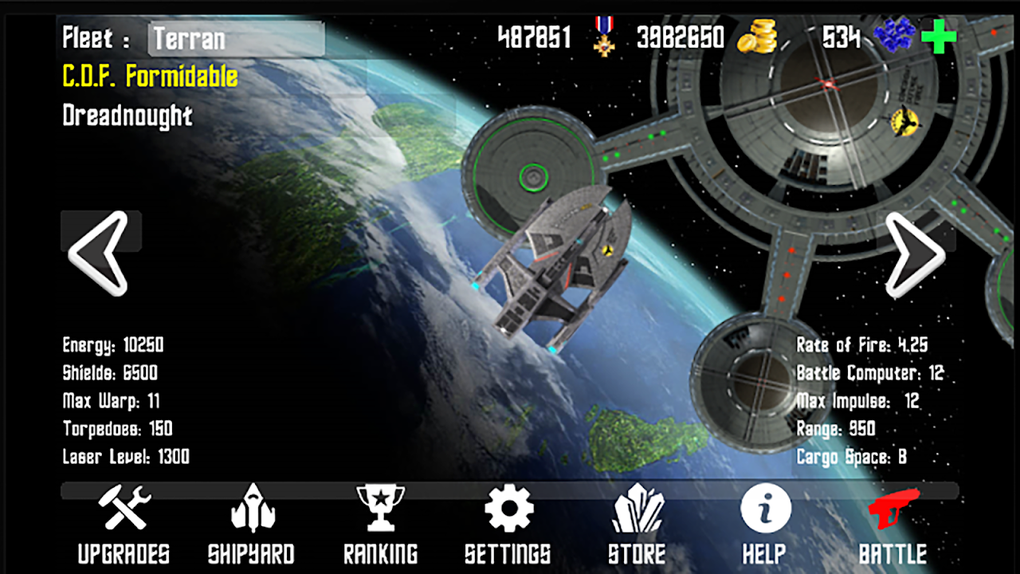Show the Ranking leaderboard

(380, 524)
